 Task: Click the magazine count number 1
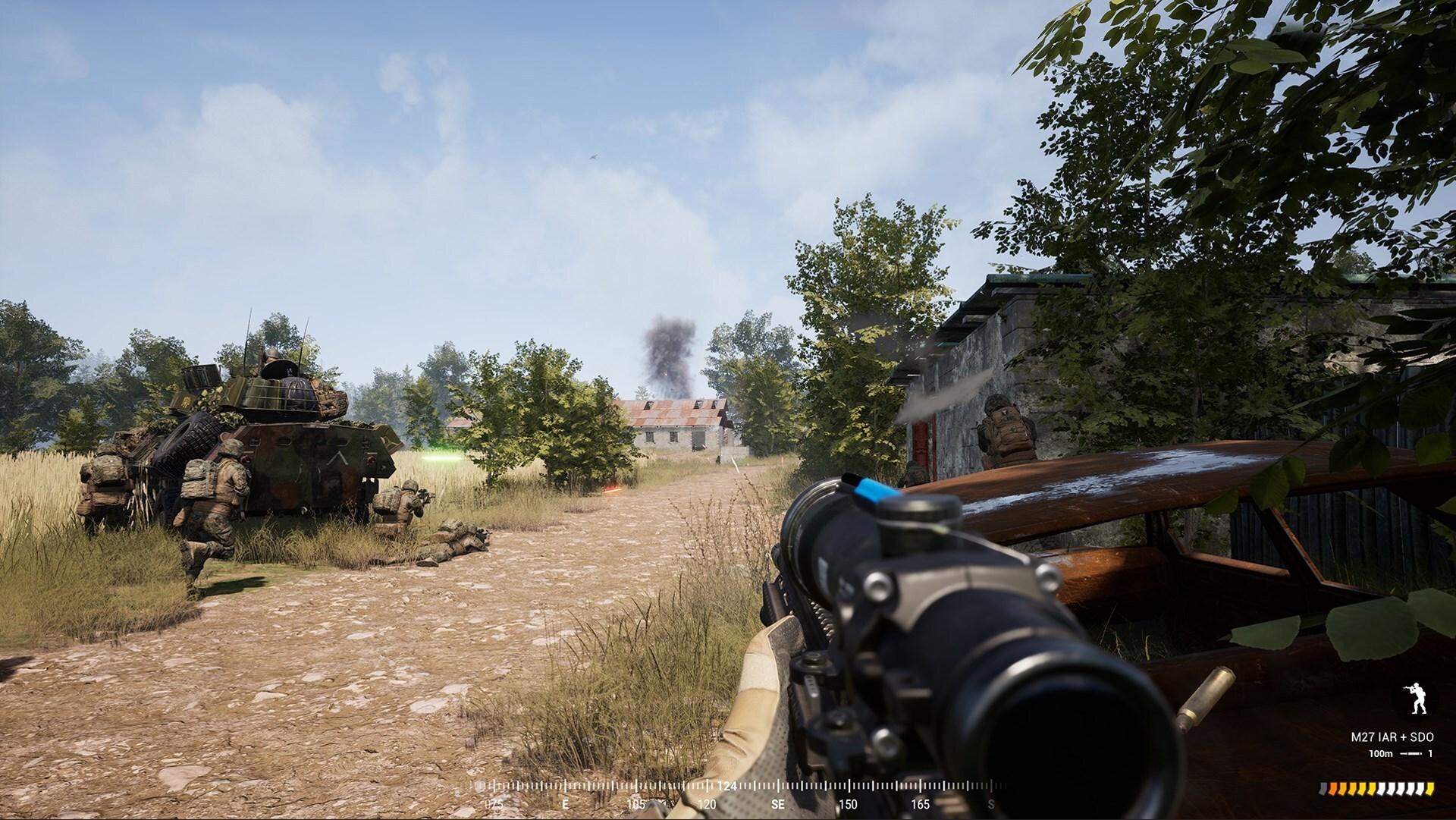(x=1431, y=753)
